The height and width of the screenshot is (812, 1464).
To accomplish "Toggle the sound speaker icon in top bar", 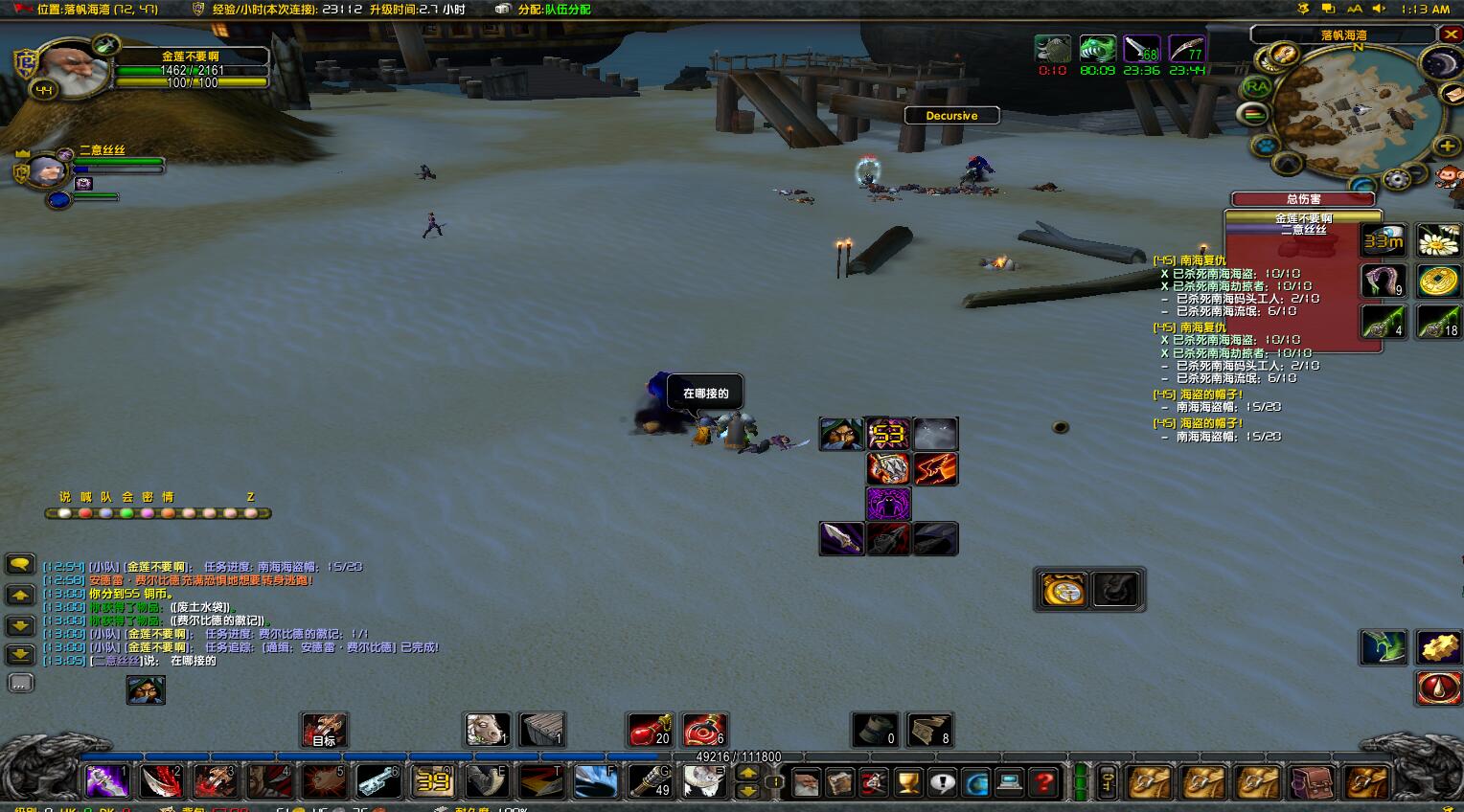I will (1379, 9).
